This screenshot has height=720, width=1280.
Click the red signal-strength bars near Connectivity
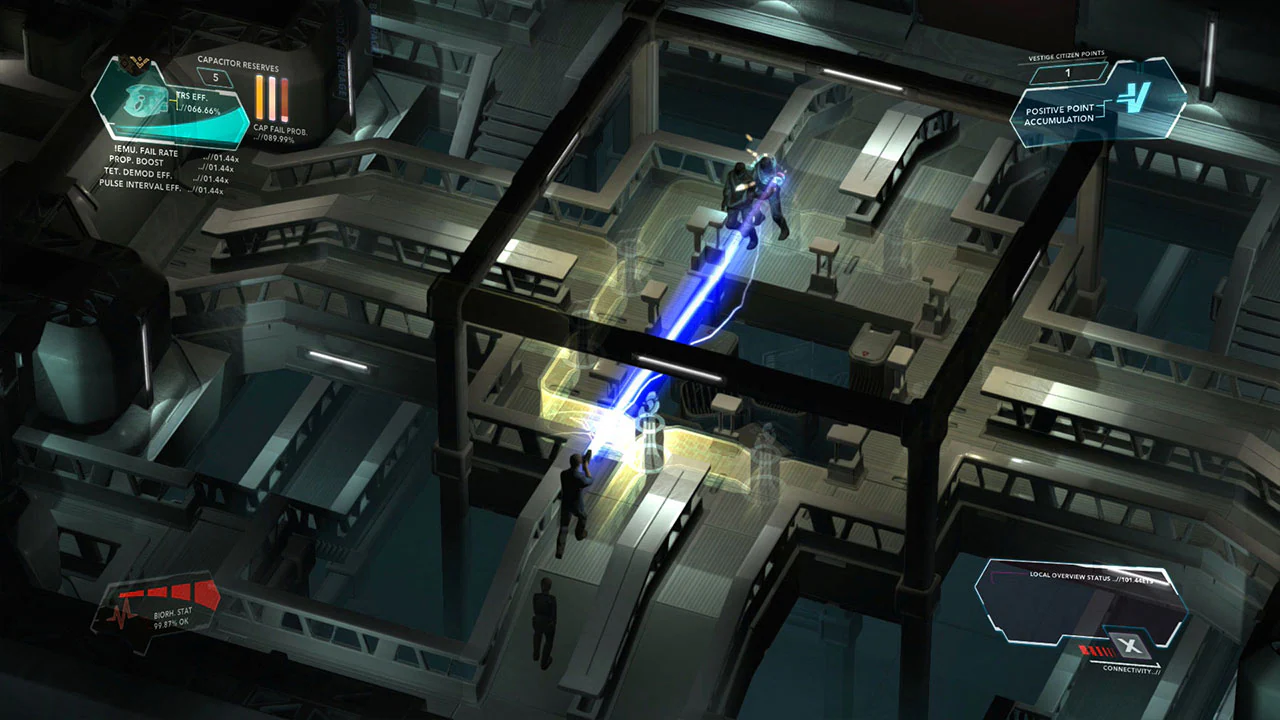click(x=1096, y=651)
